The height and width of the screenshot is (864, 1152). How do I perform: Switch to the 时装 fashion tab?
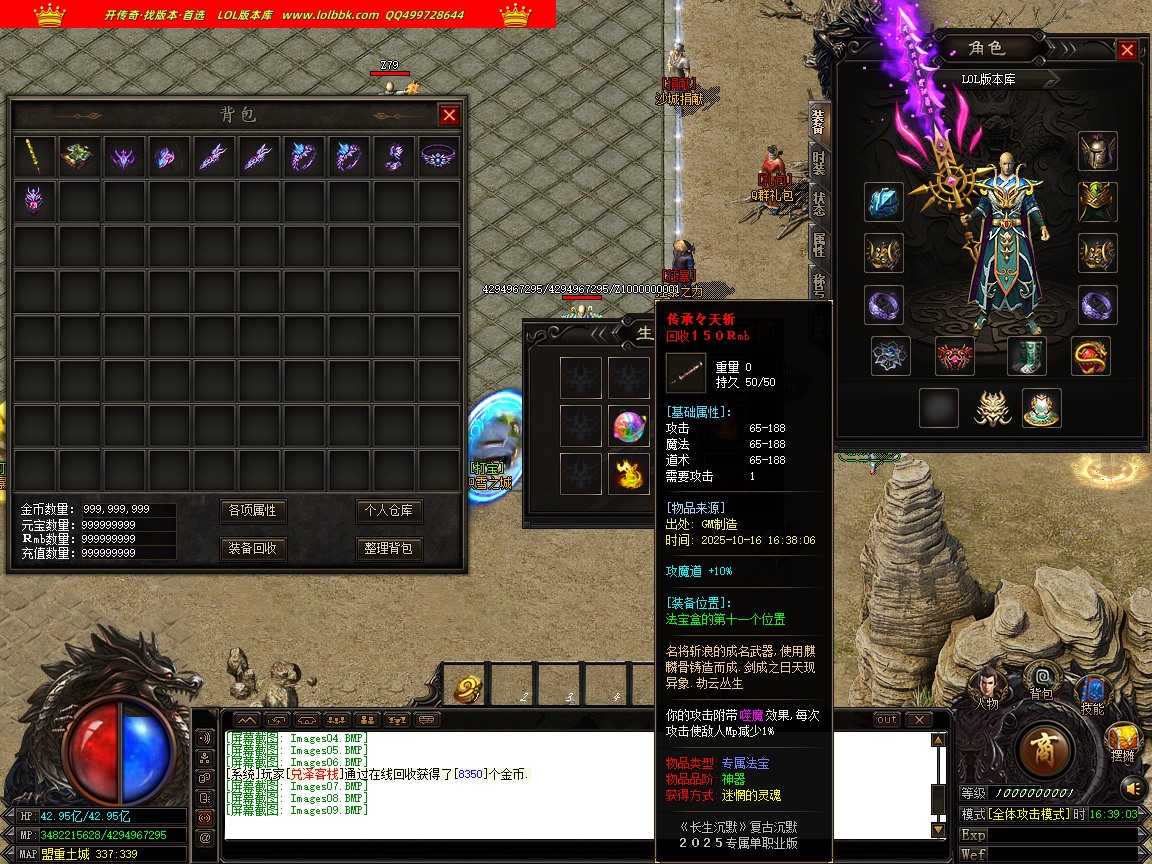point(819,163)
